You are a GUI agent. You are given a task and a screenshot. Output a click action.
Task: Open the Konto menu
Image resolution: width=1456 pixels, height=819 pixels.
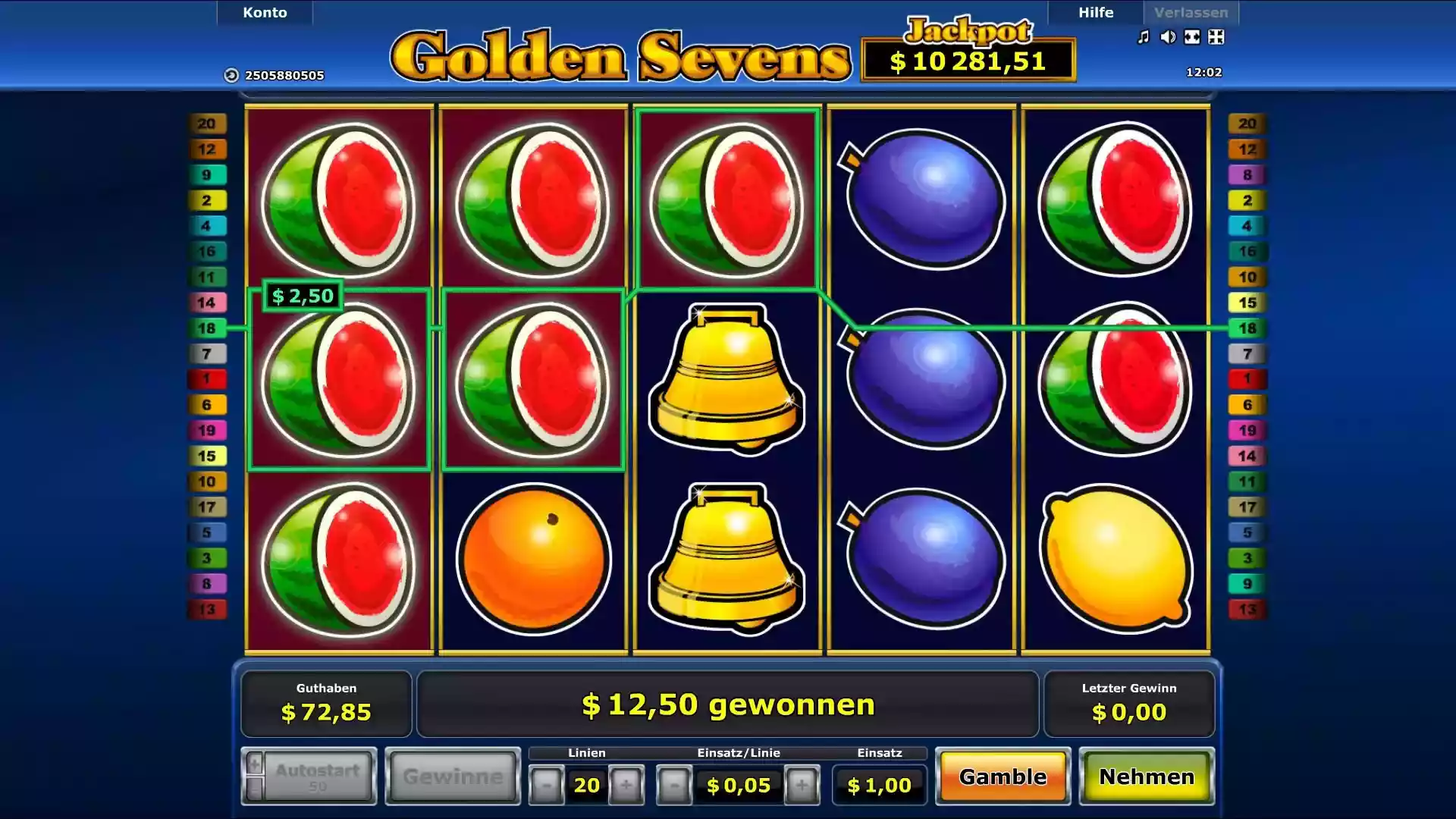pyautogui.click(x=264, y=12)
